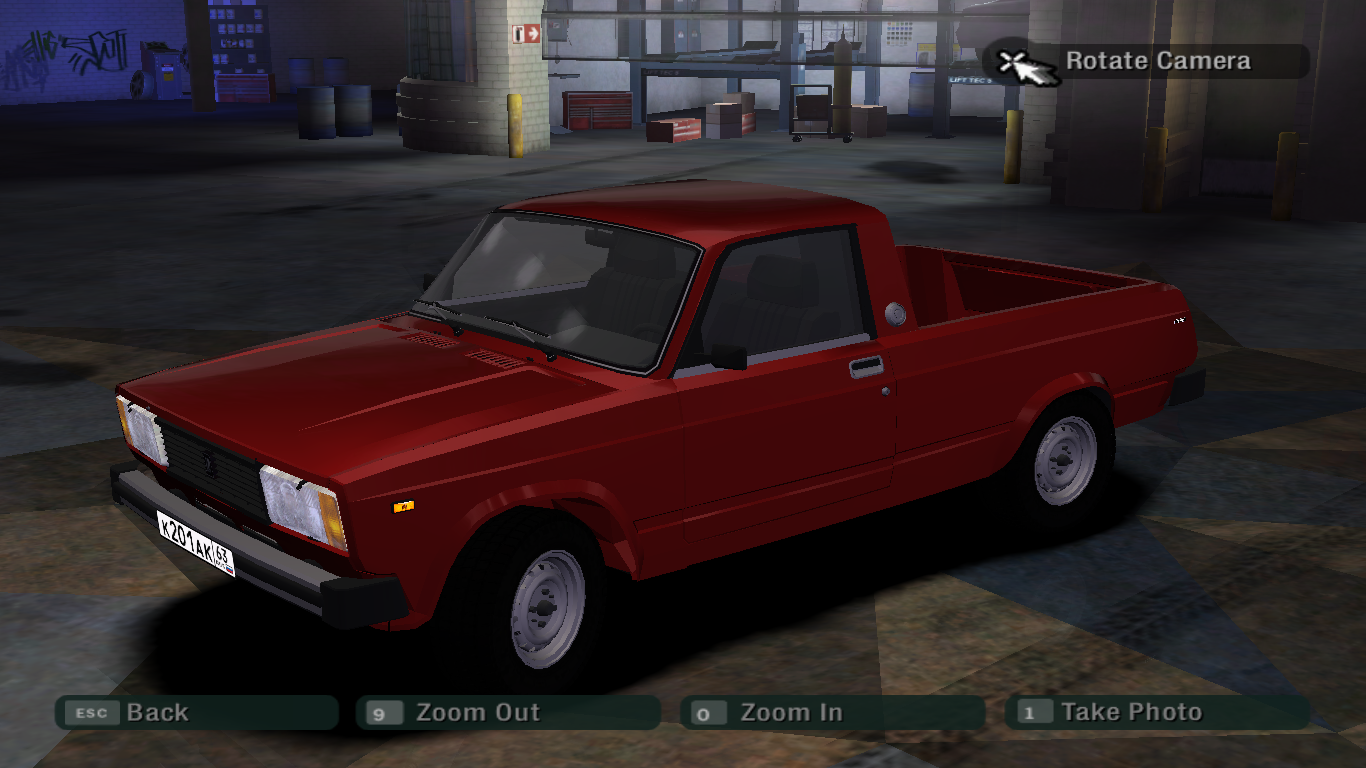Go back using the Back button
Image resolution: width=1366 pixels, height=768 pixels.
pyautogui.click(x=196, y=713)
